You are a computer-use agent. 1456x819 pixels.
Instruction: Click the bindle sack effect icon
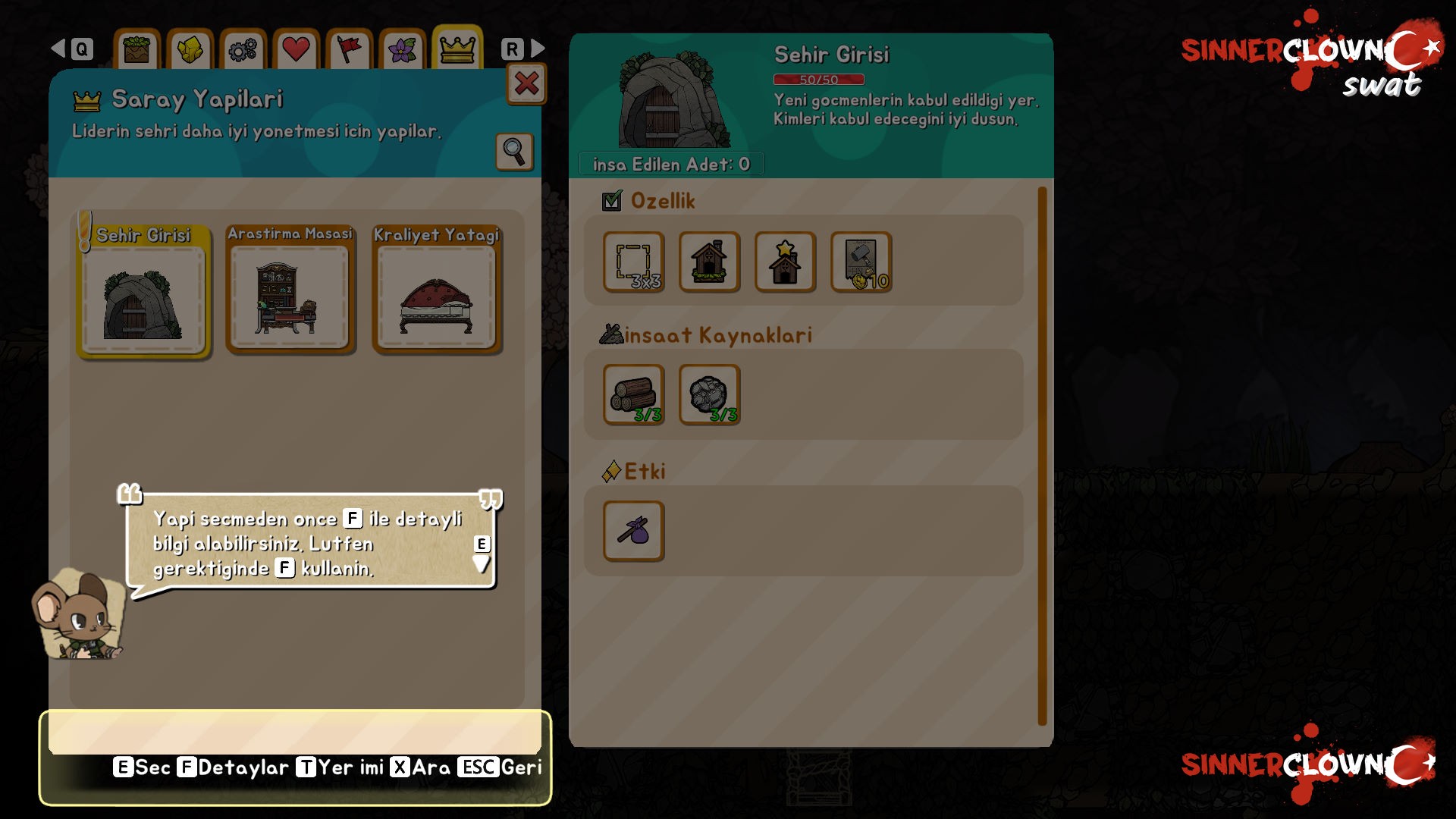point(634,531)
